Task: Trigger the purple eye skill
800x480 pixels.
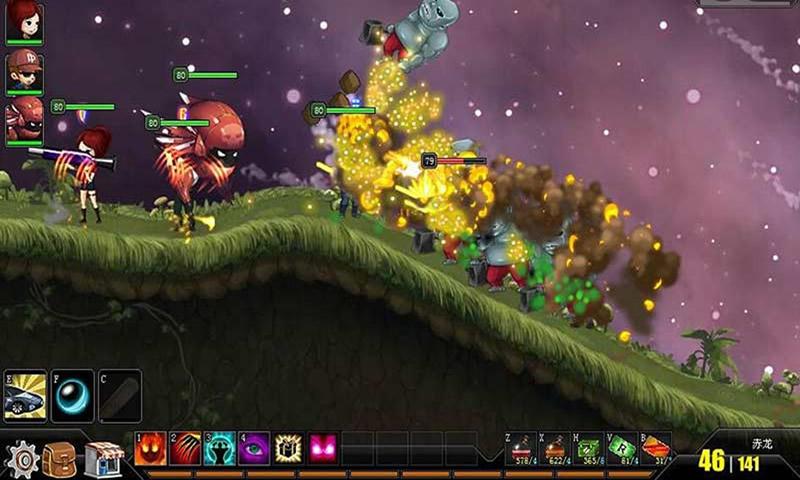Action: pyautogui.click(x=254, y=448)
